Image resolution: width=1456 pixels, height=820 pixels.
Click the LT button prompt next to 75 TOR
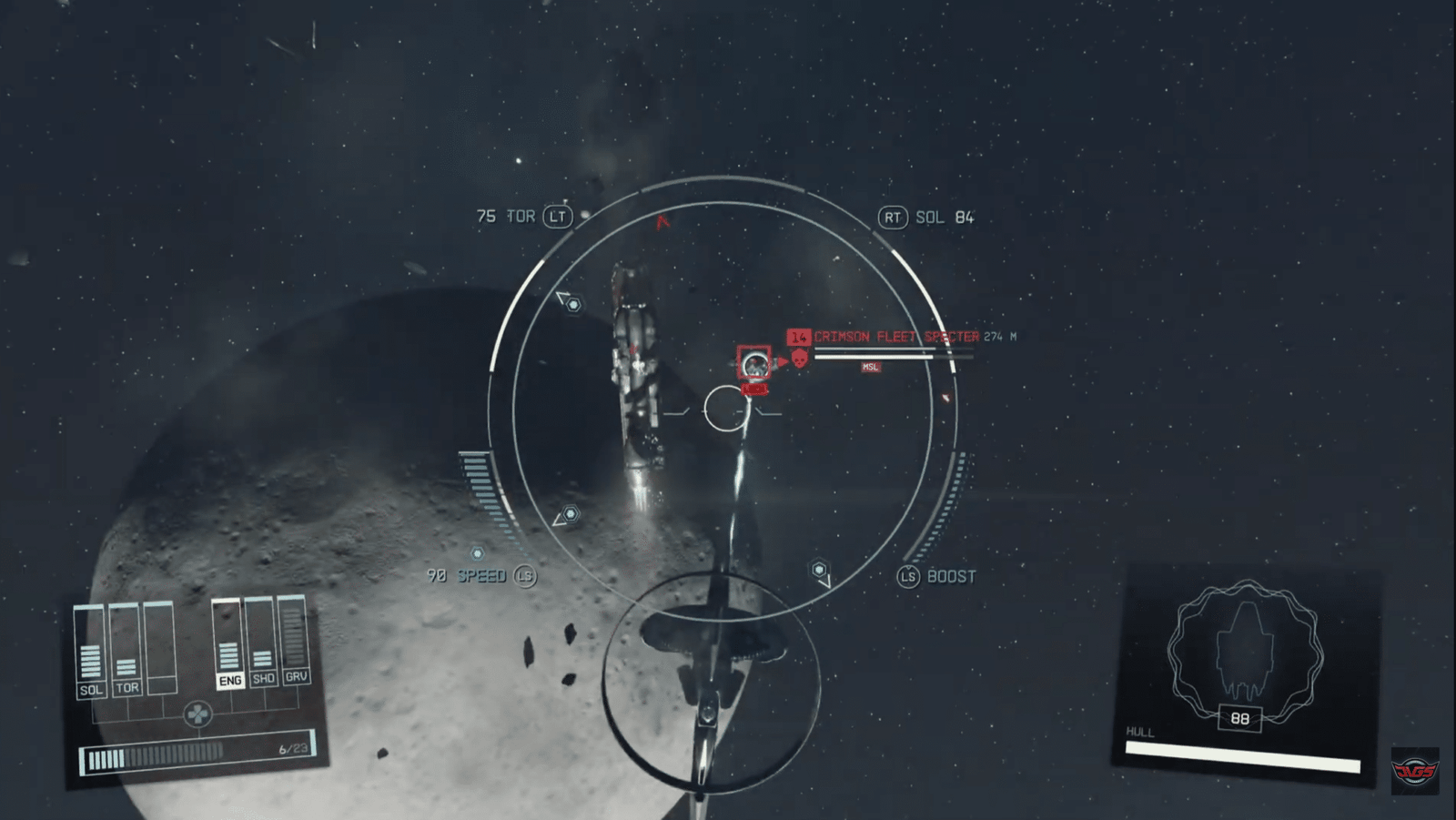click(559, 218)
